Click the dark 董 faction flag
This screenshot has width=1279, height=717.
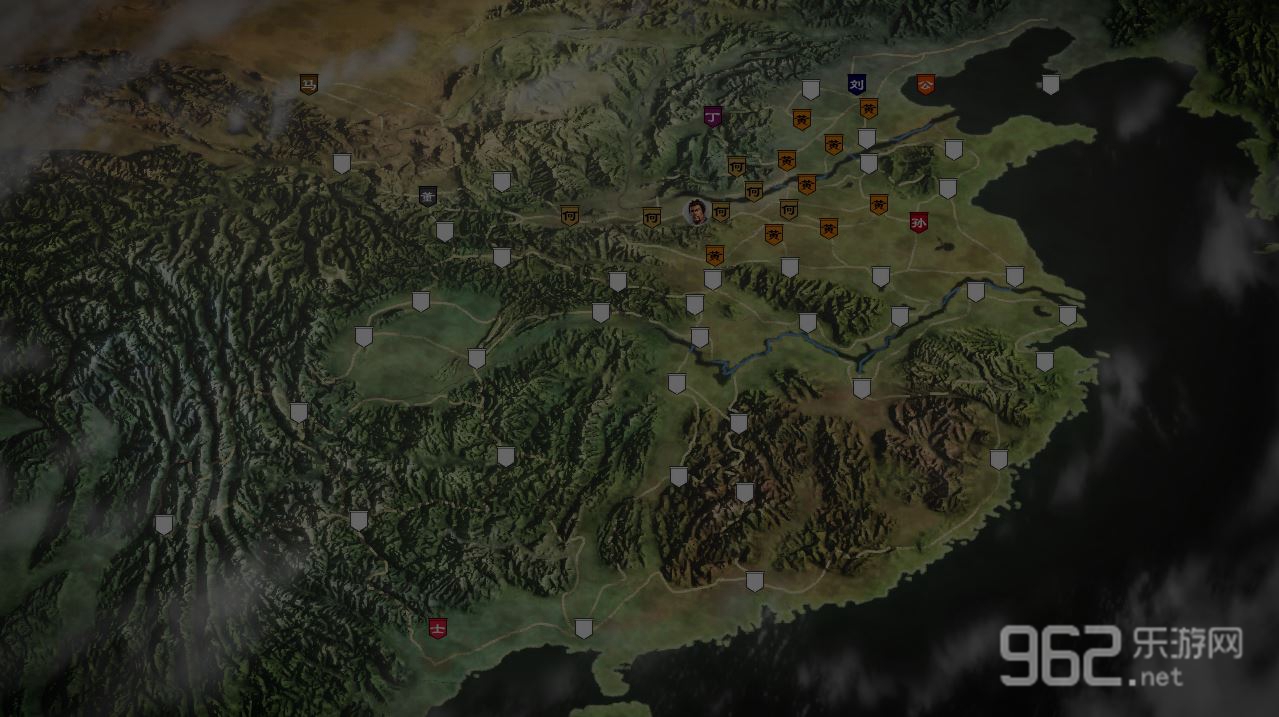point(428,196)
